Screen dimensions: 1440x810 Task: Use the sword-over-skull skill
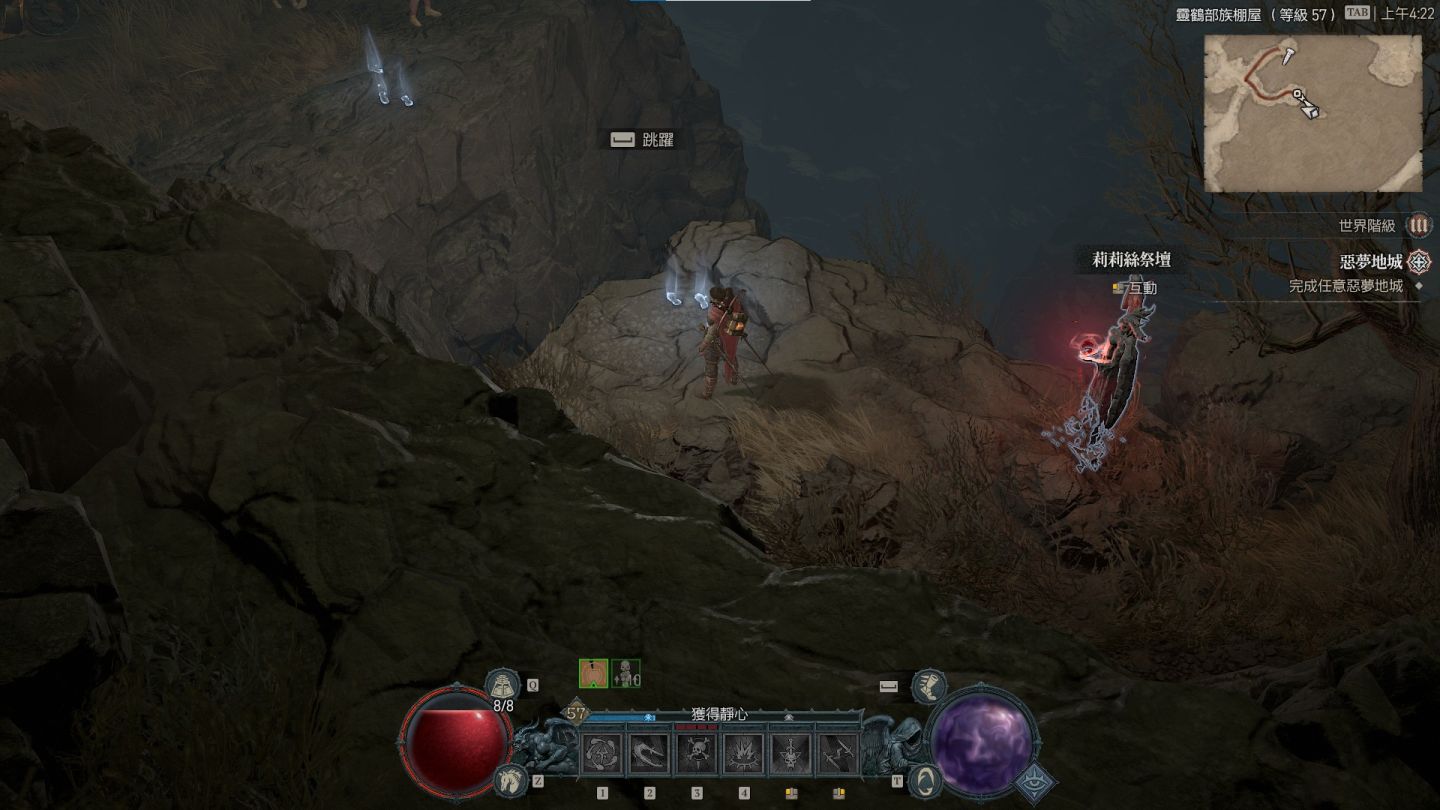pos(791,754)
